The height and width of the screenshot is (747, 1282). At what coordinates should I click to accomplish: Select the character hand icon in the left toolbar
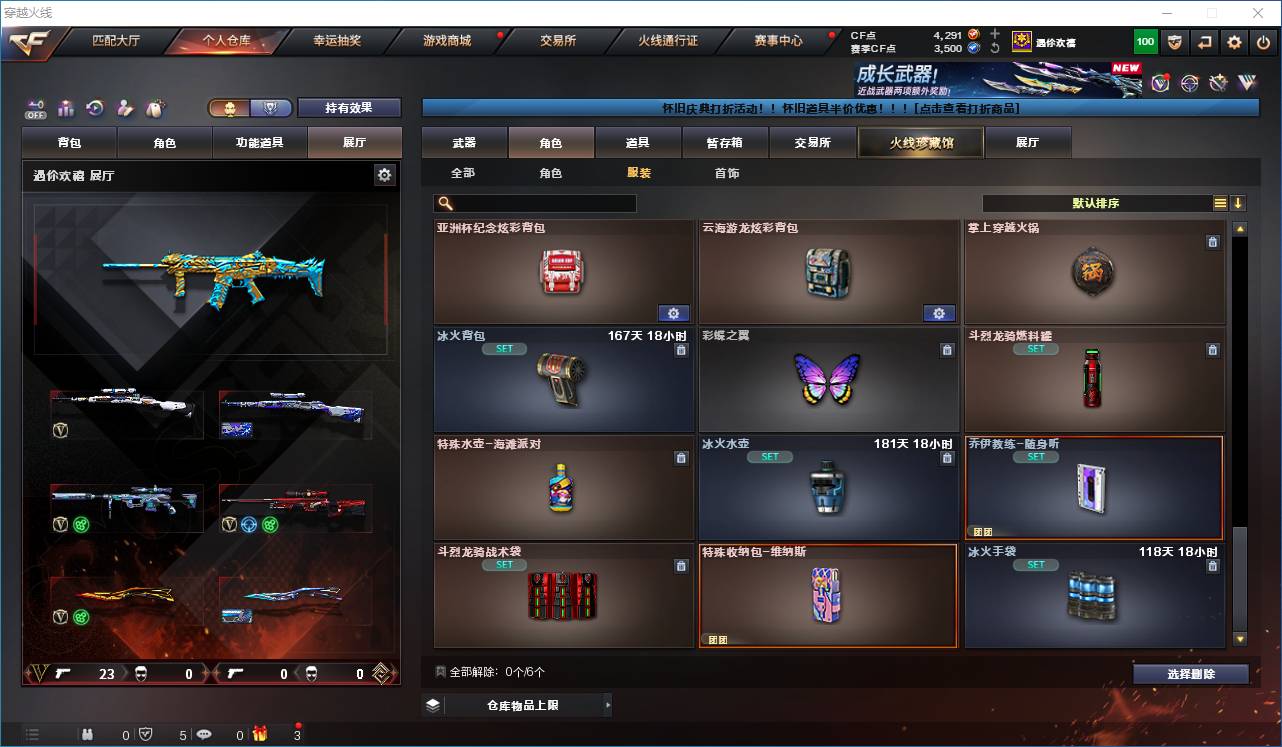(123, 108)
